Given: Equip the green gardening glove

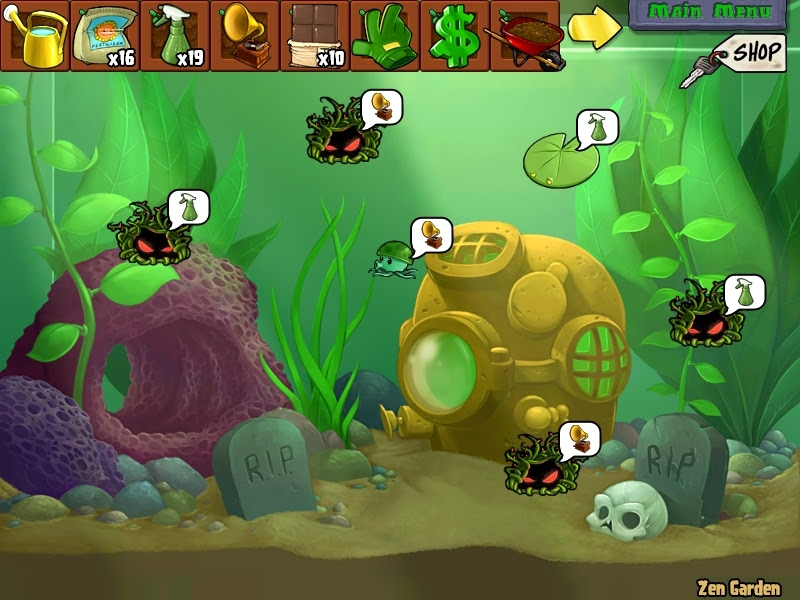Looking at the screenshot, I should 384,36.
